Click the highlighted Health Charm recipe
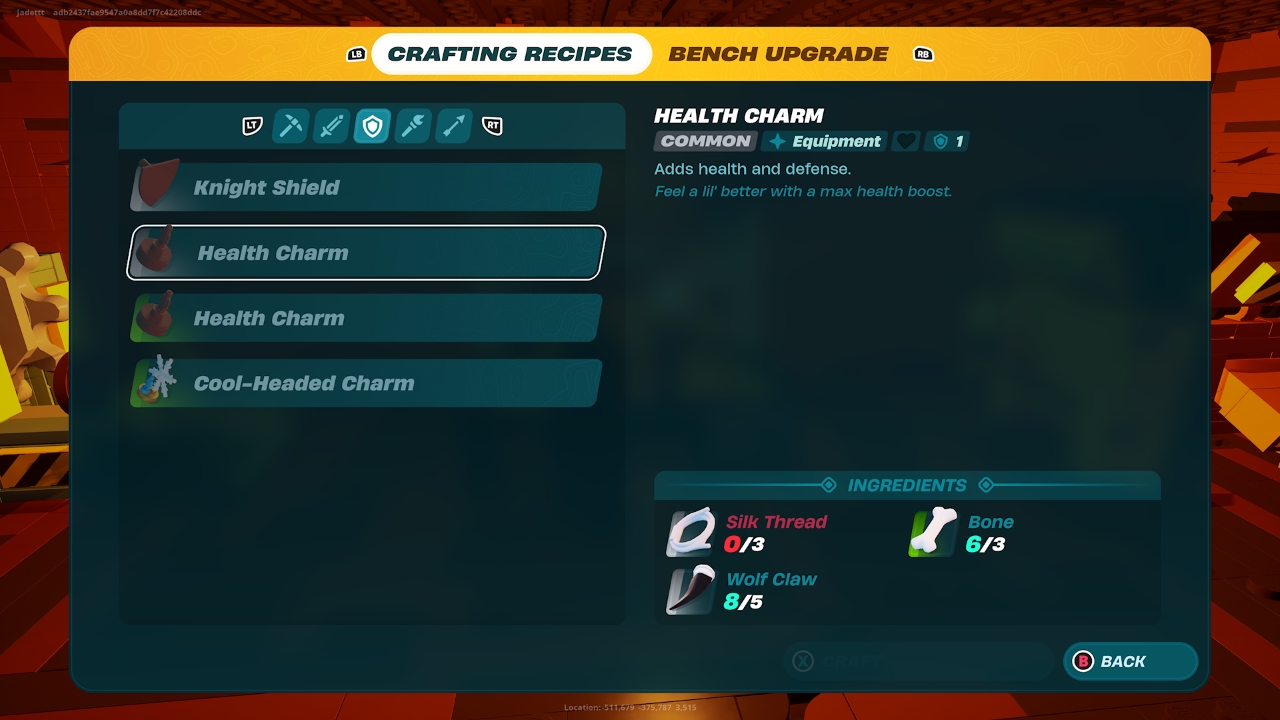This screenshot has height=720, width=1280. (366, 253)
